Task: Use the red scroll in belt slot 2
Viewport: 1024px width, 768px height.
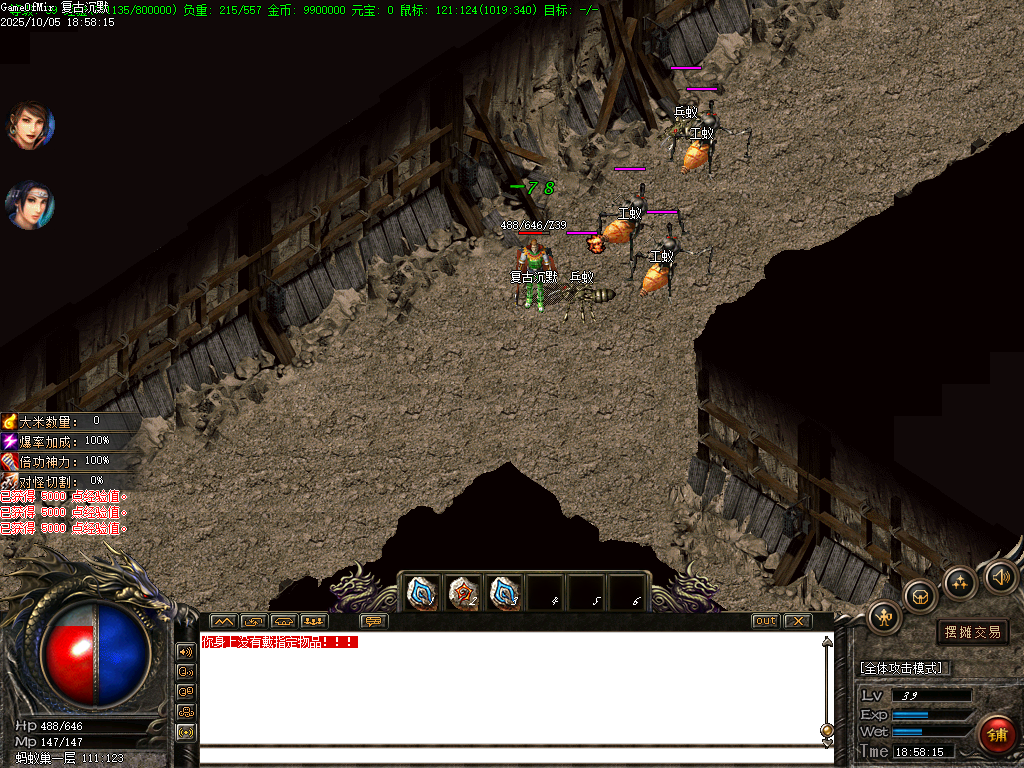Action: pos(463,594)
